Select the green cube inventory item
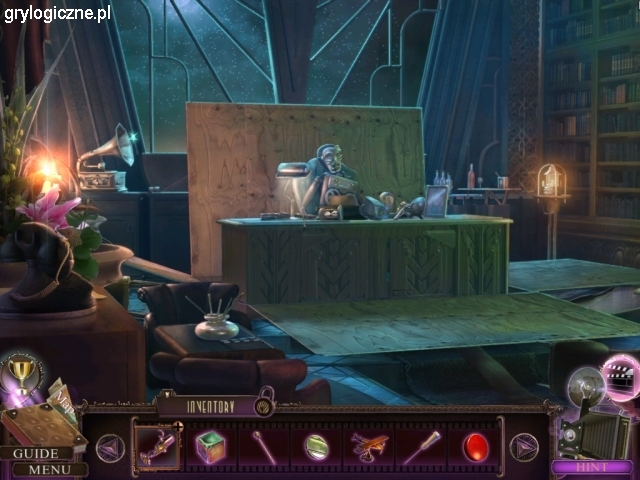This screenshot has width=640, height=480. (x=211, y=445)
